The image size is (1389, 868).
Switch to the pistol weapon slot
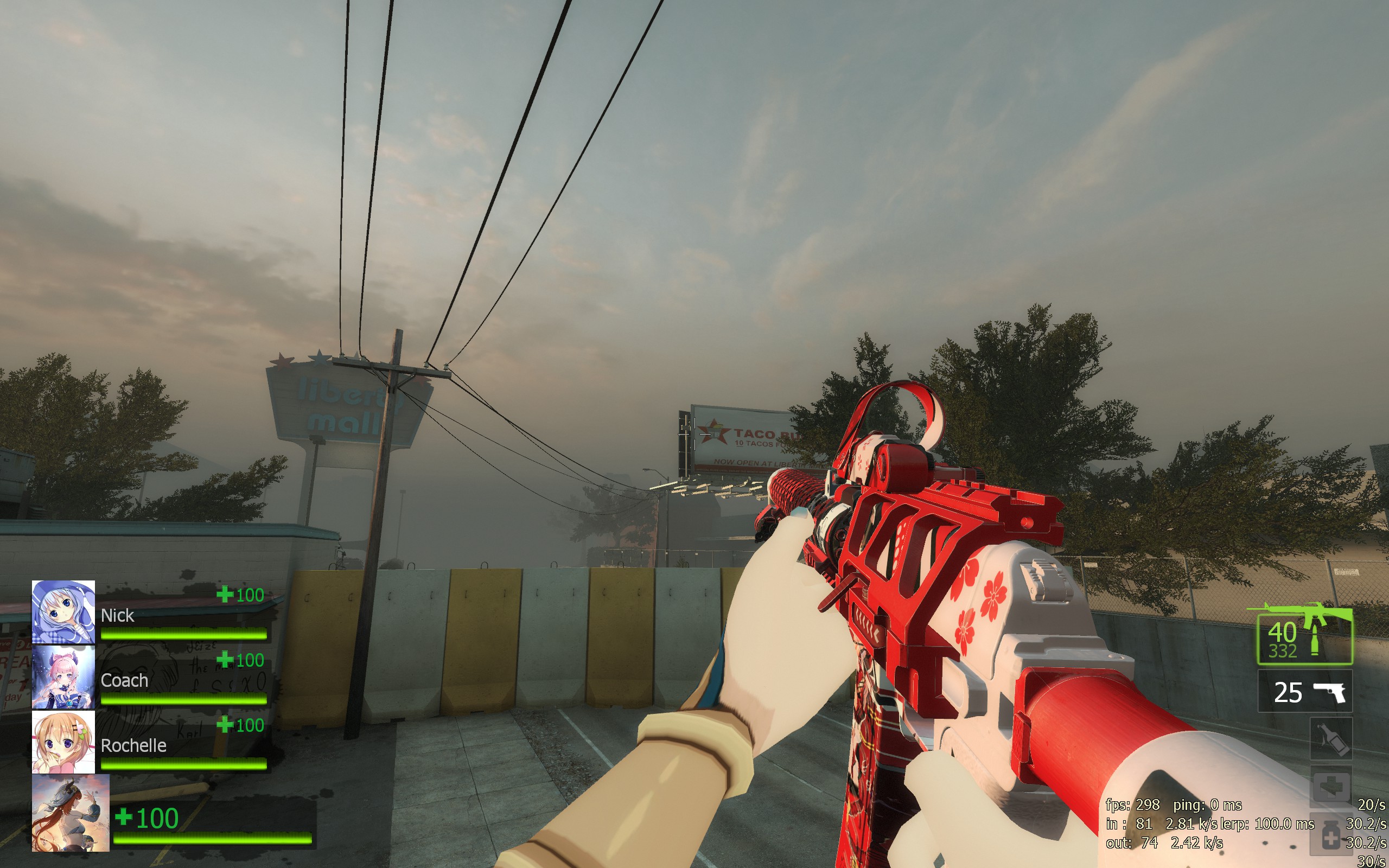(x=1304, y=692)
